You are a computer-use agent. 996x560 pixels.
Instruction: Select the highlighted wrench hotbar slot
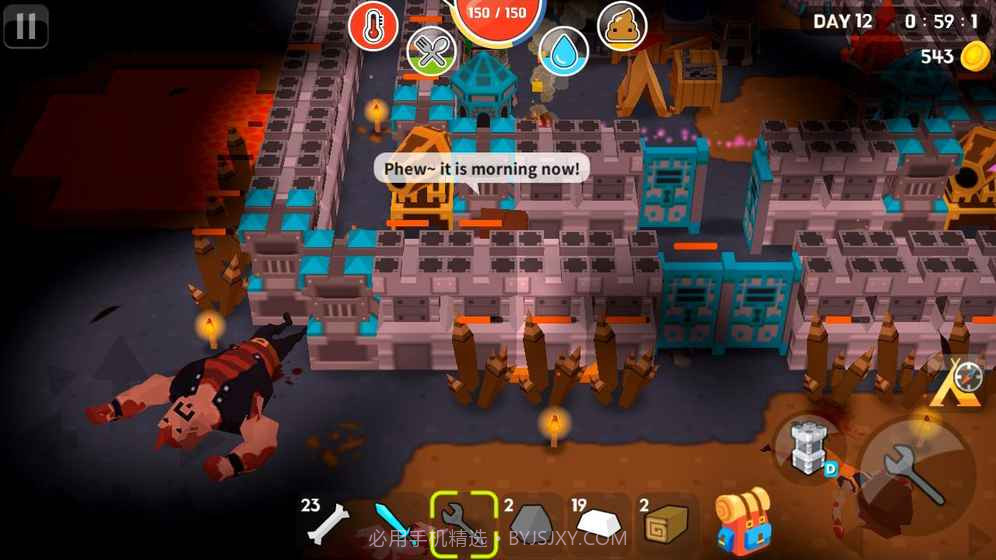tap(463, 520)
